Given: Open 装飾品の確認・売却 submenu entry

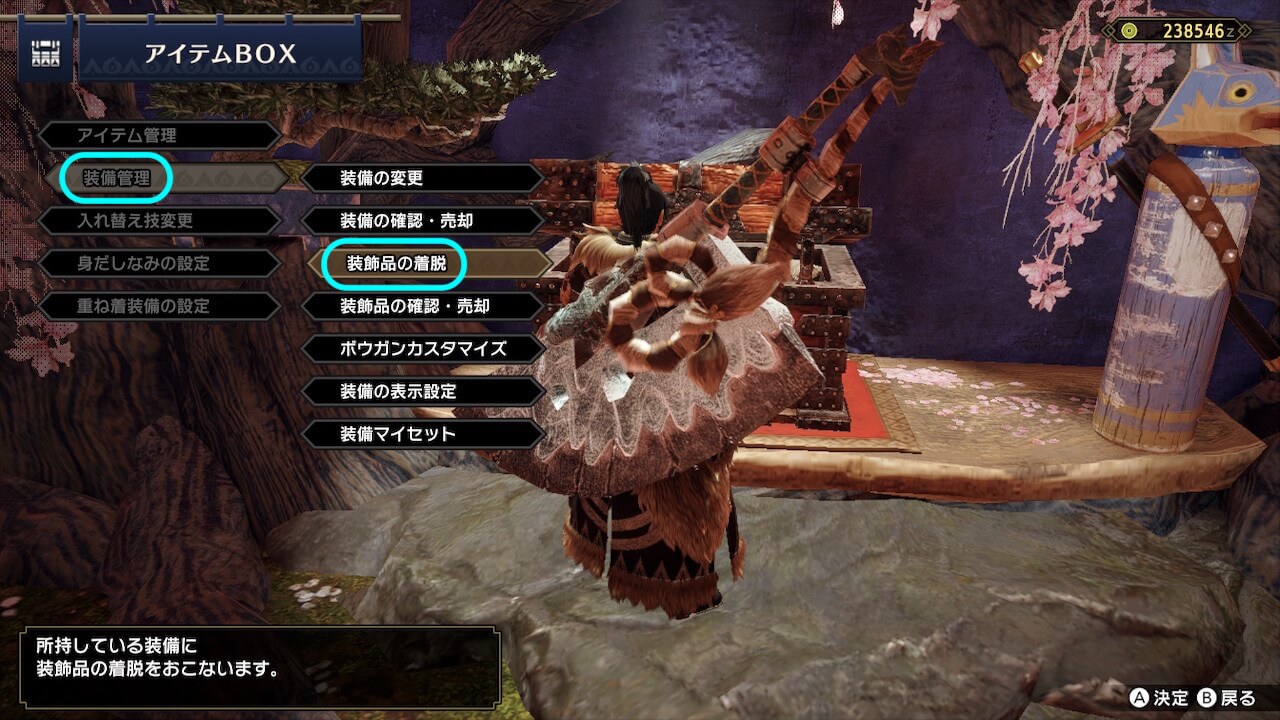Looking at the screenshot, I should tap(414, 306).
